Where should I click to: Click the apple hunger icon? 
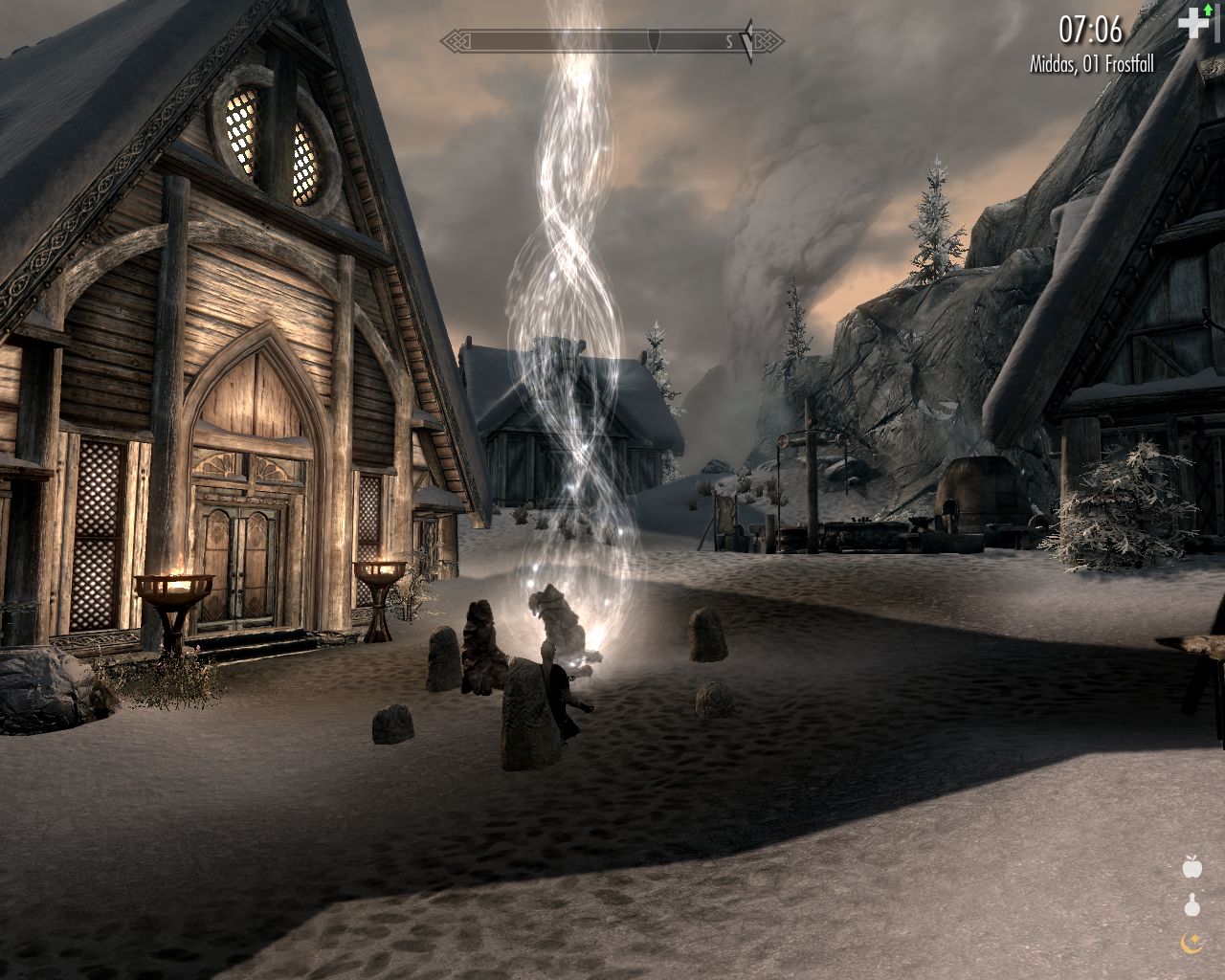coord(1192,867)
